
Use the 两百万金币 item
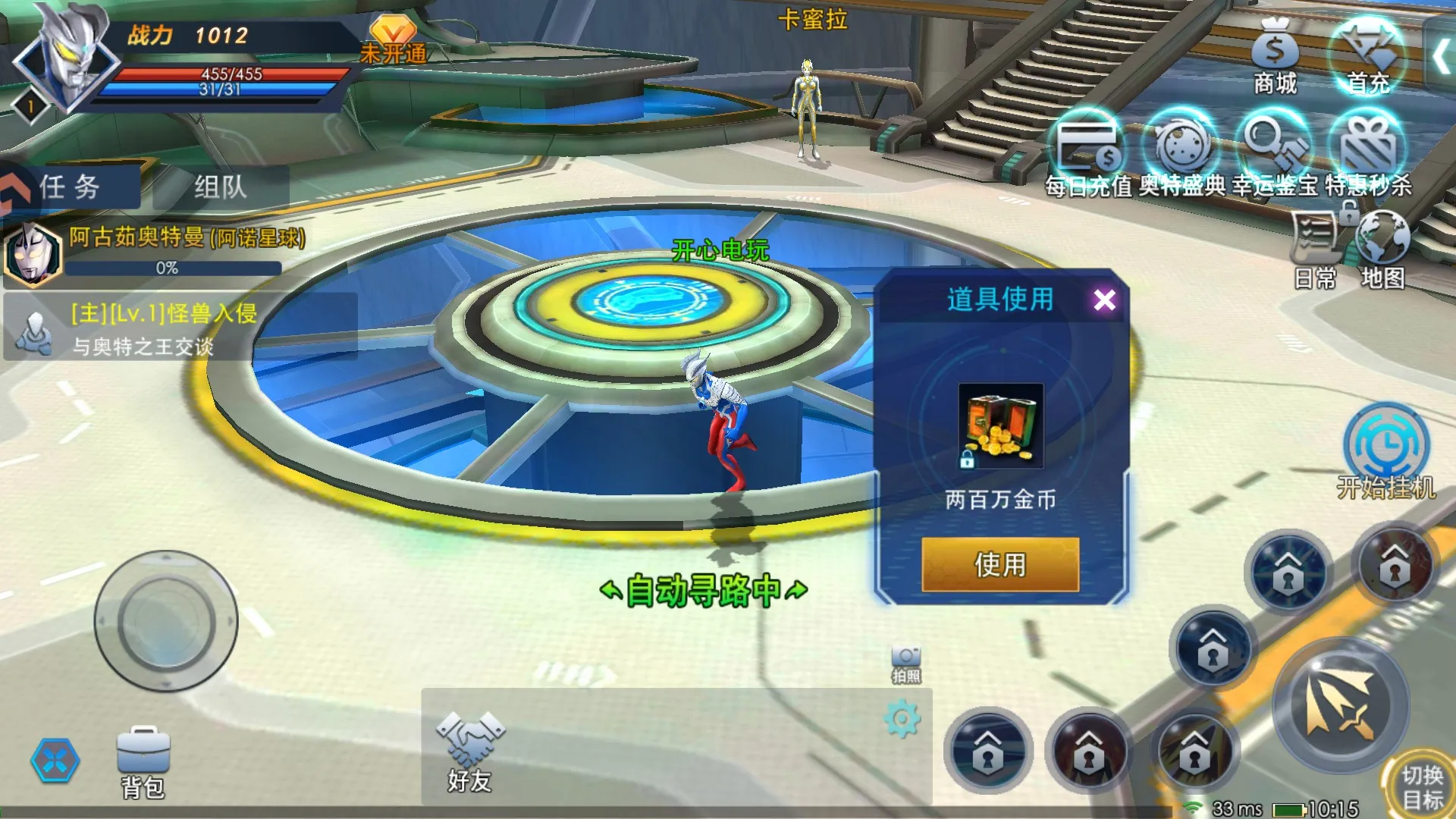pyautogui.click(x=999, y=564)
